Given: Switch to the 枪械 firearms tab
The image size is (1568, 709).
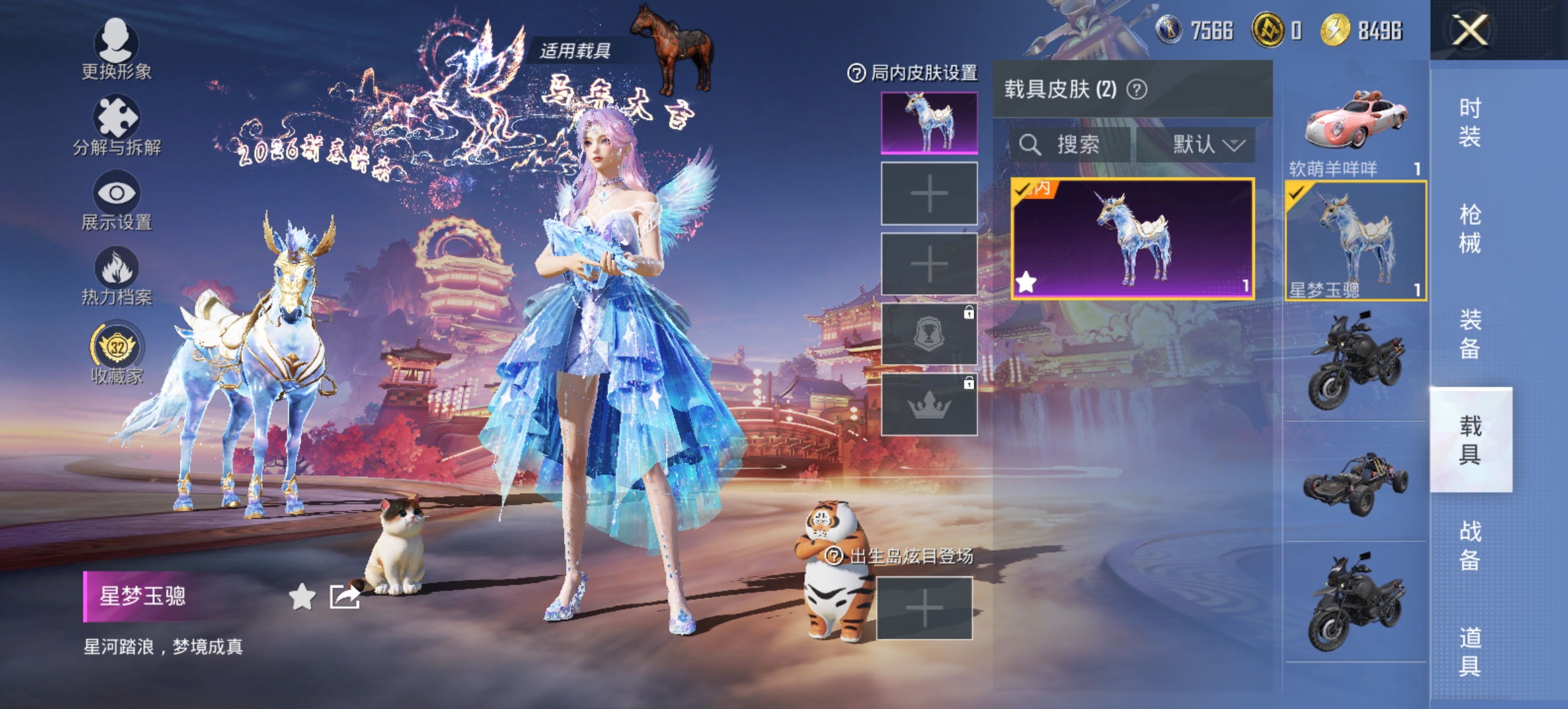Looking at the screenshot, I should coord(1470,228).
